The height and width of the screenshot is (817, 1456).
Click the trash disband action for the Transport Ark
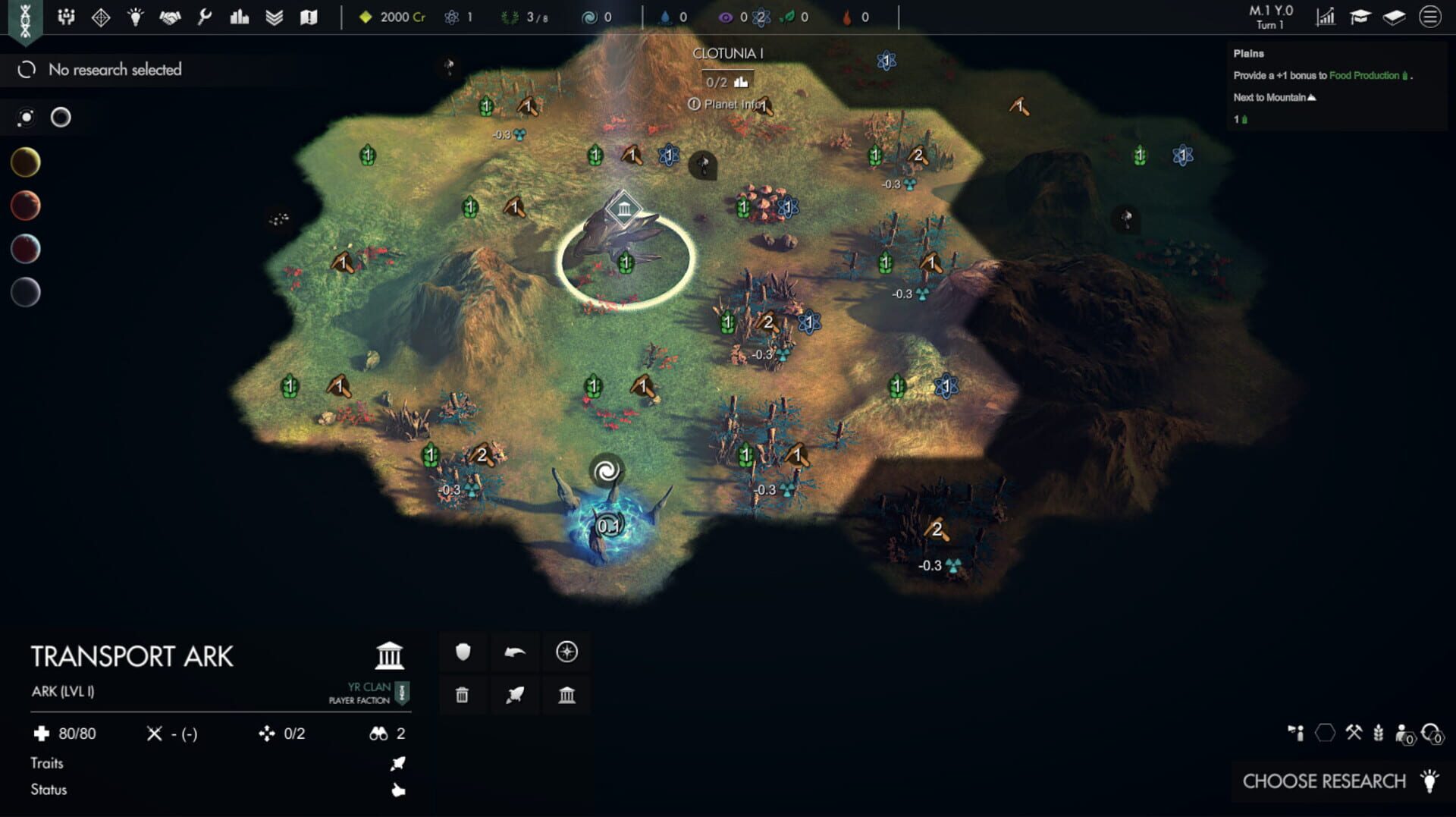(x=463, y=694)
